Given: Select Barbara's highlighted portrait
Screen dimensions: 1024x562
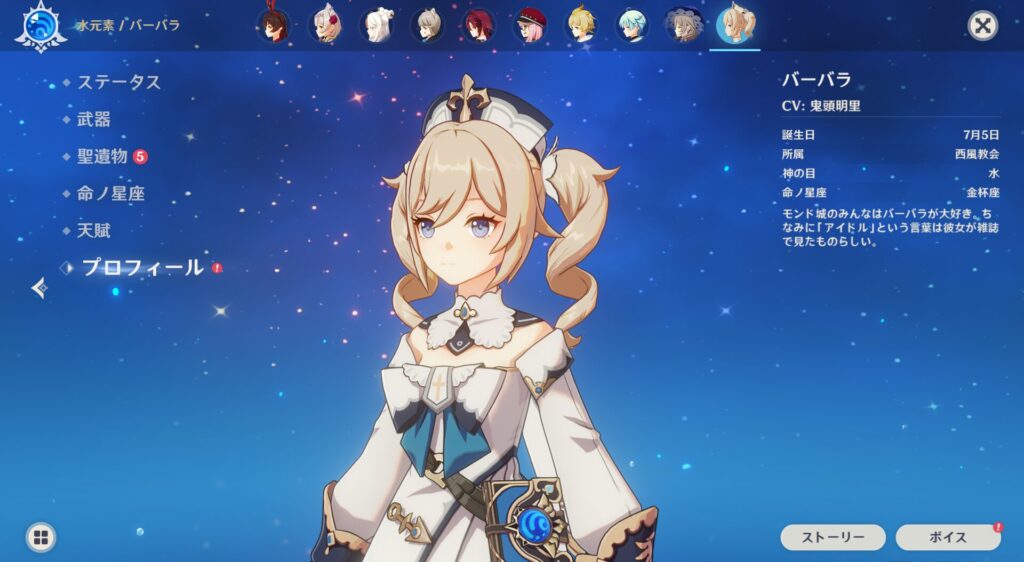Looking at the screenshot, I should [735, 25].
